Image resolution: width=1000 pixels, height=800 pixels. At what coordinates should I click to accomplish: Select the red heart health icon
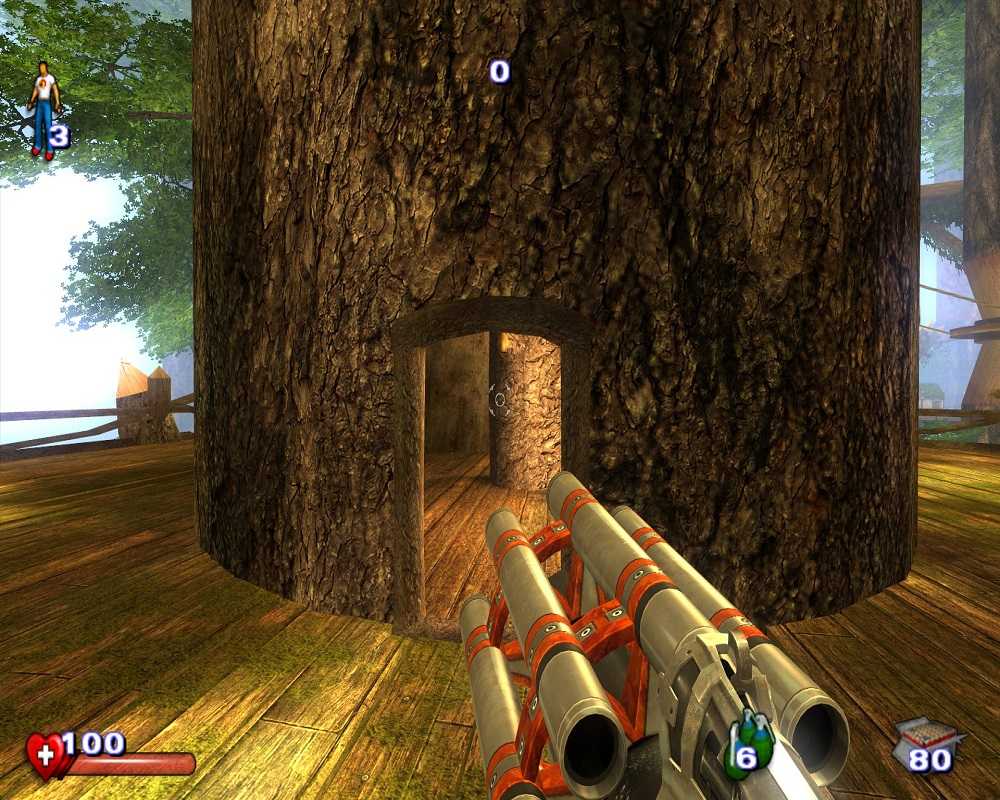[46, 755]
